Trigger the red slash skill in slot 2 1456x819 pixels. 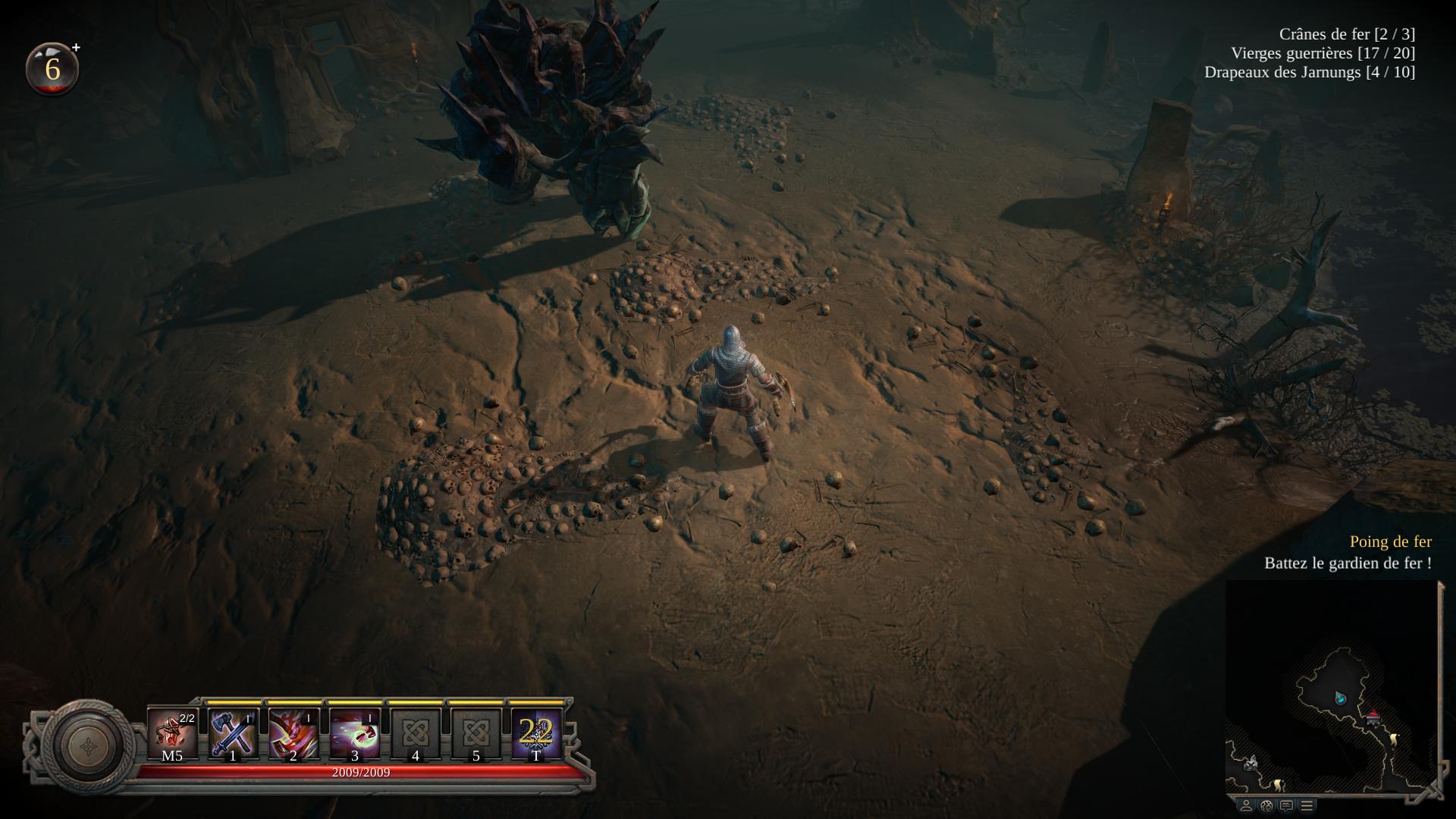pos(293,733)
